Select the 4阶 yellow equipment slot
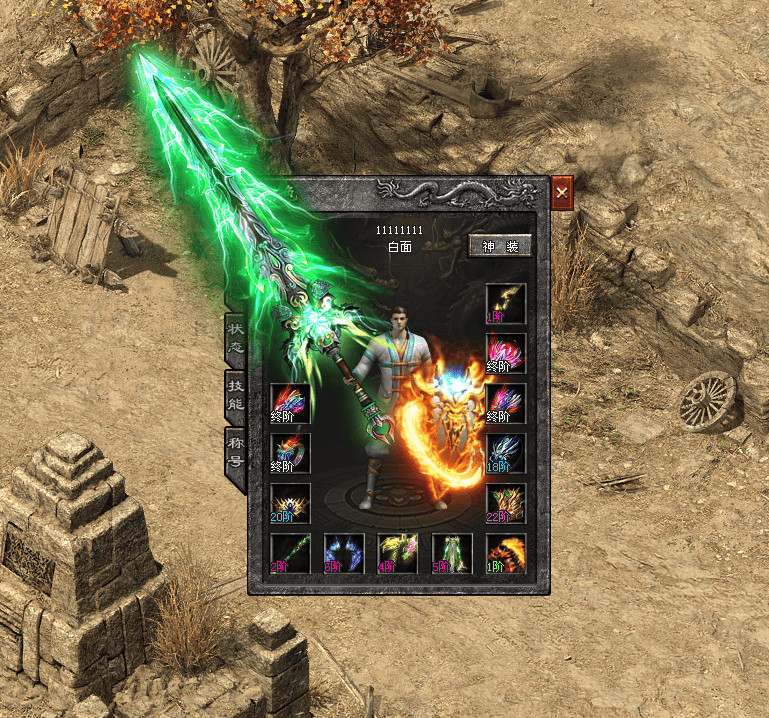 (398, 553)
